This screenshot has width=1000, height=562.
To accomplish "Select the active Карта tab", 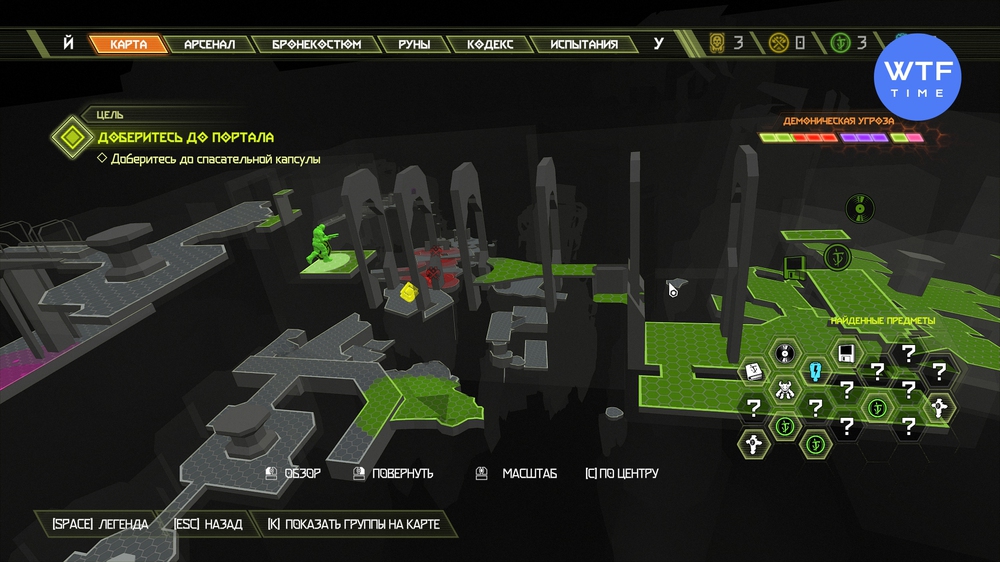I will [128, 44].
